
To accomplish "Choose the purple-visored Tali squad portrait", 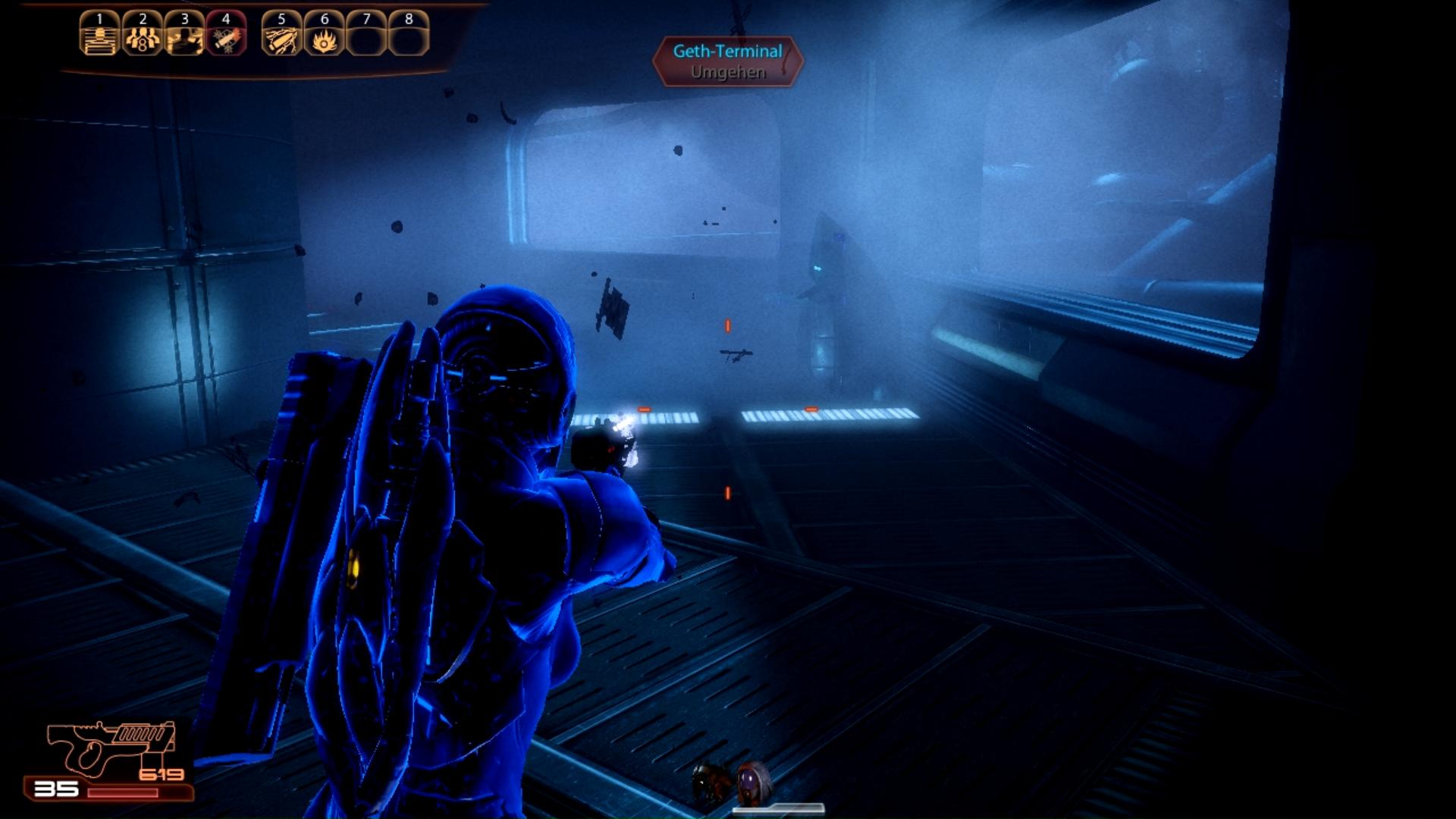I will pyautogui.click(x=753, y=781).
